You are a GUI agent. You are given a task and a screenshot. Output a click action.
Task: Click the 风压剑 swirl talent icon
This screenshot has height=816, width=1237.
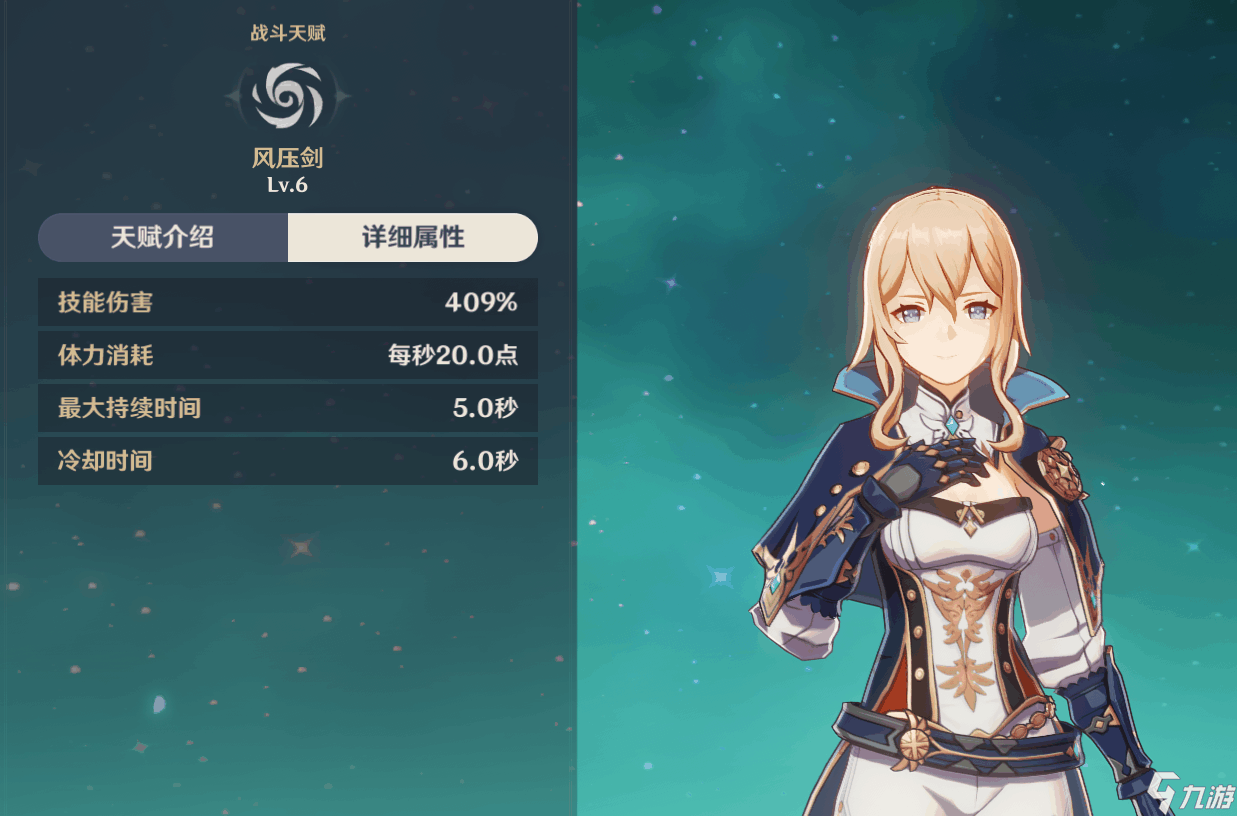pyautogui.click(x=287, y=95)
